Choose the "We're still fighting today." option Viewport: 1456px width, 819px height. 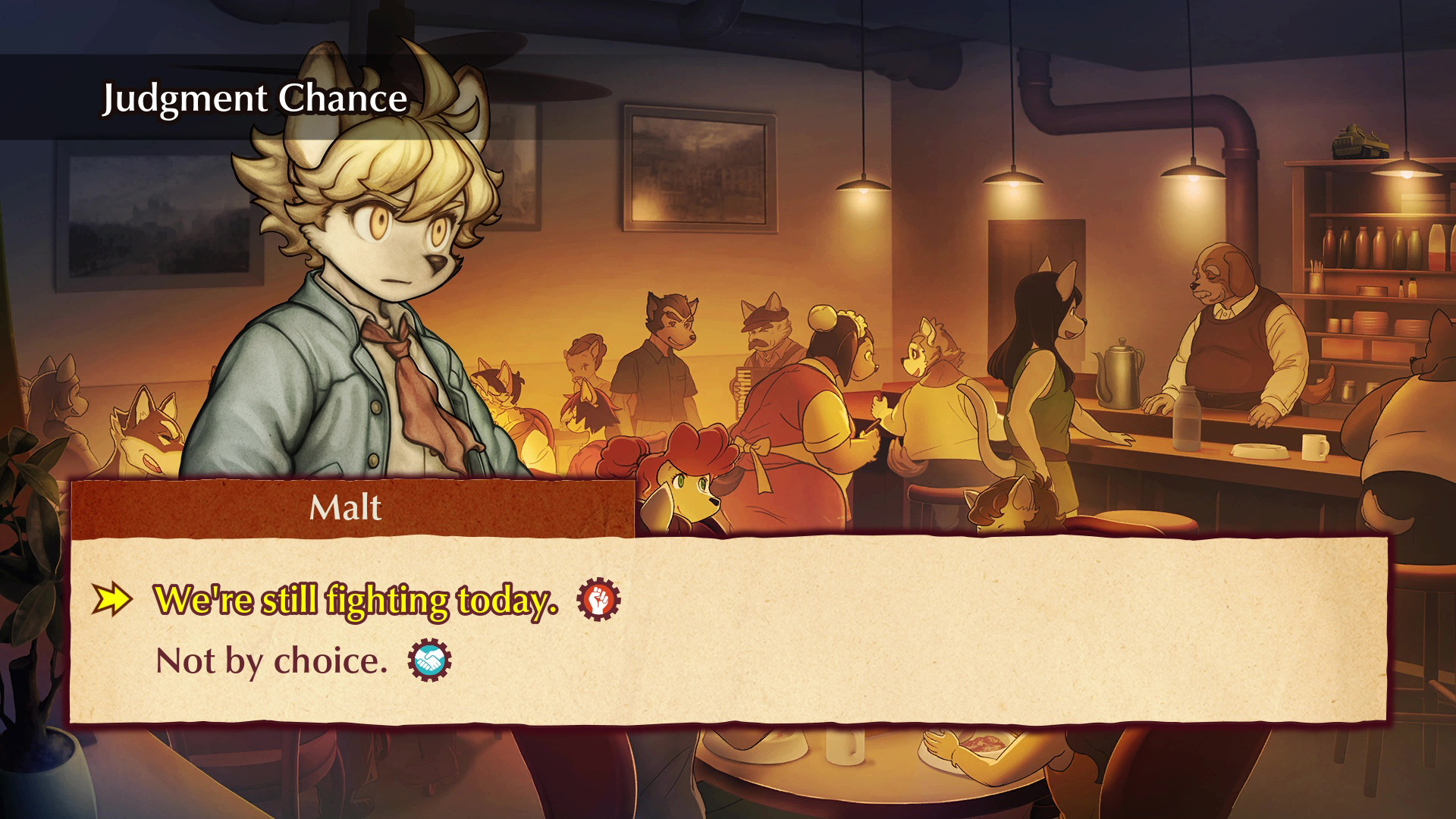[x=356, y=600]
